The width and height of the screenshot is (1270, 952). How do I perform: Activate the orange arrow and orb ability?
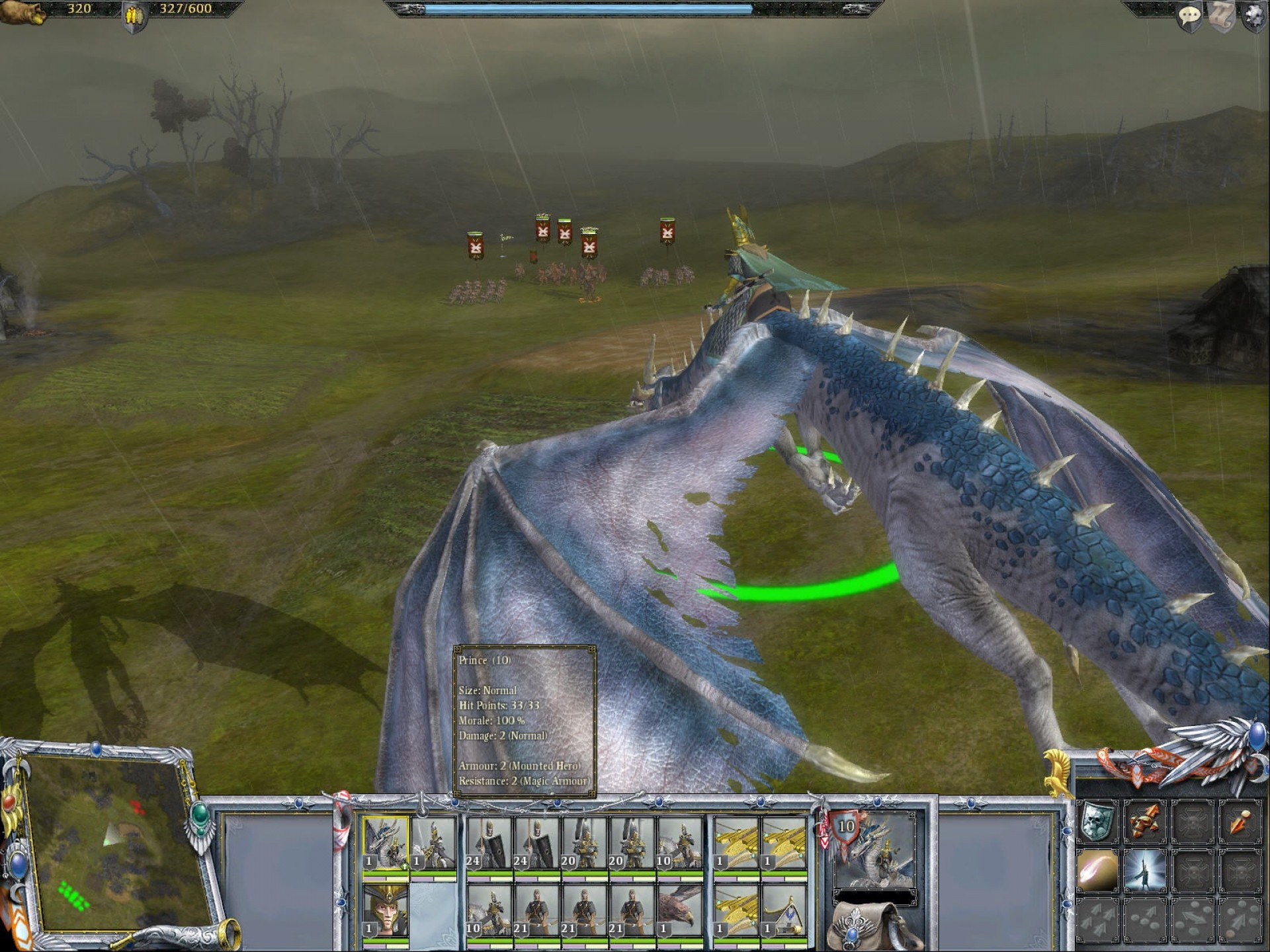(1240, 821)
